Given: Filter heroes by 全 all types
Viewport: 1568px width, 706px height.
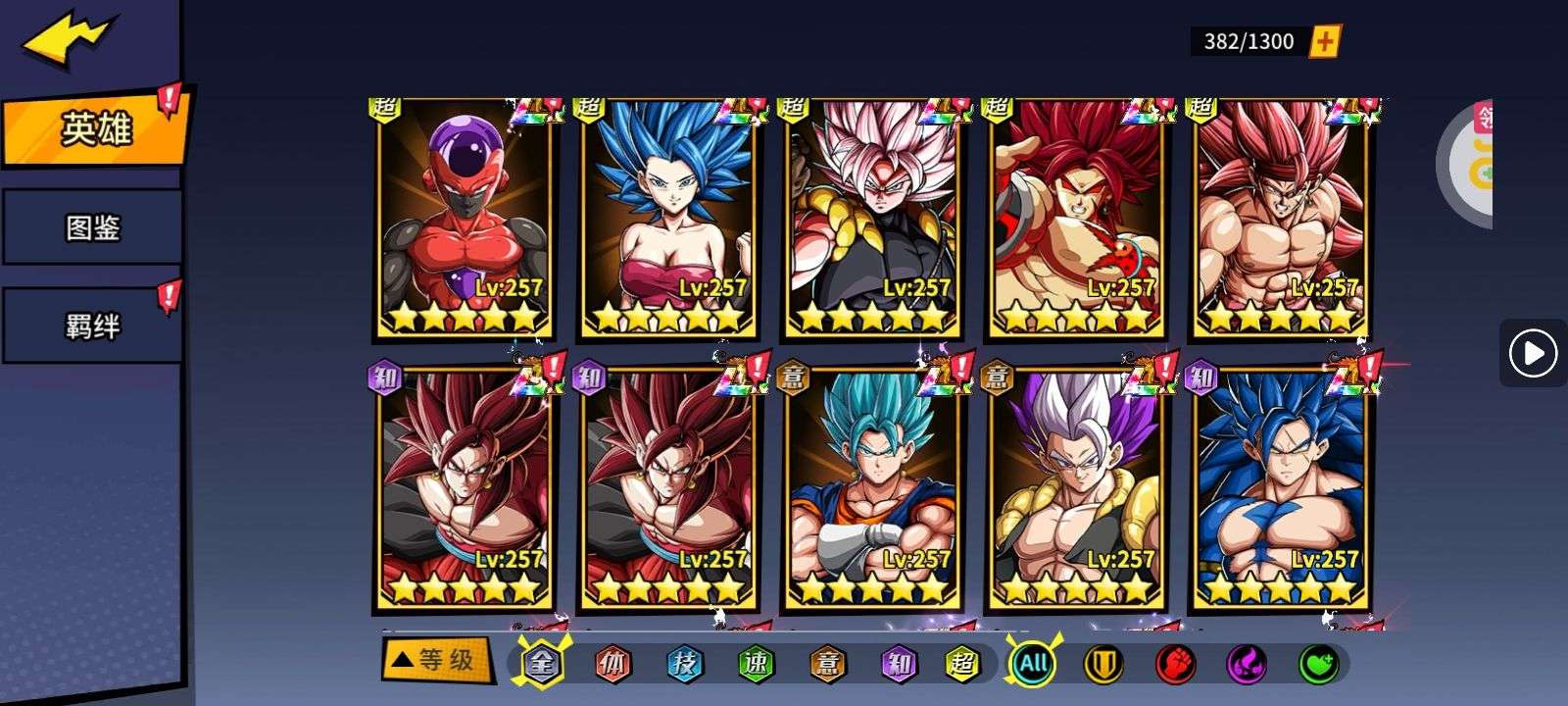Looking at the screenshot, I should (541, 664).
